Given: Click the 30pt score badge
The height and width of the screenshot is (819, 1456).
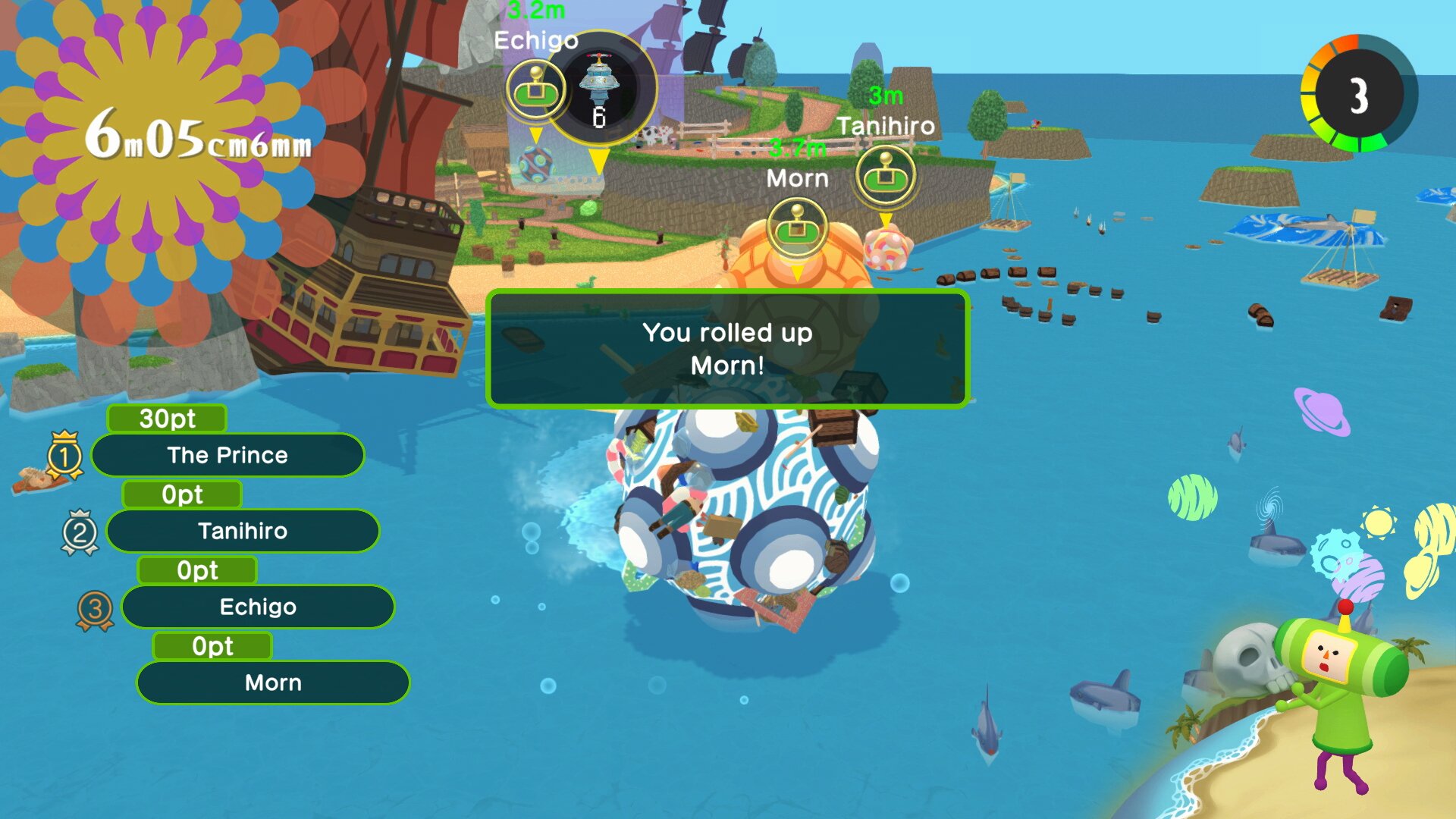Looking at the screenshot, I should (x=167, y=419).
